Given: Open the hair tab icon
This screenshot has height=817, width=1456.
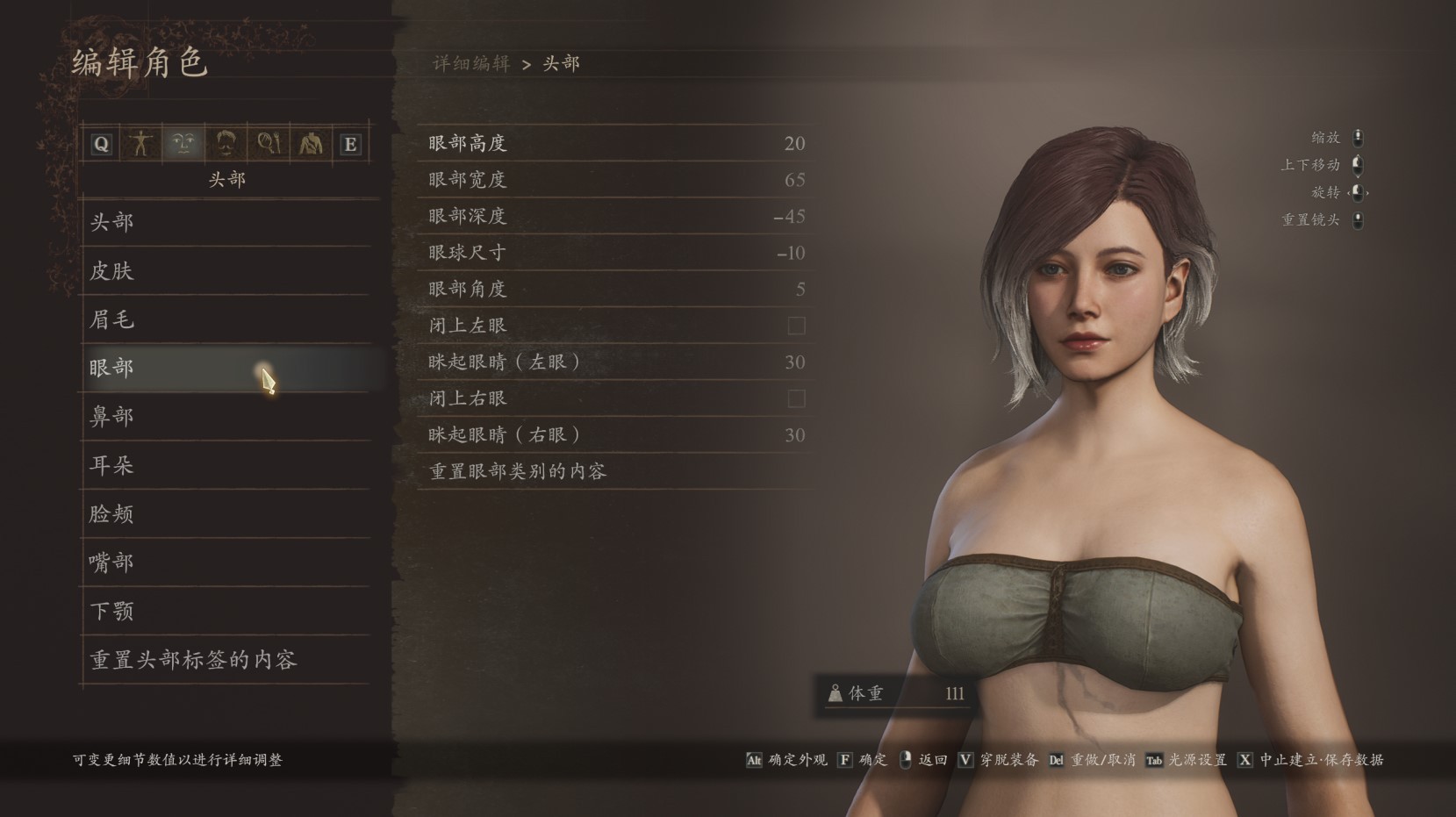Looking at the screenshot, I should [226, 144].
